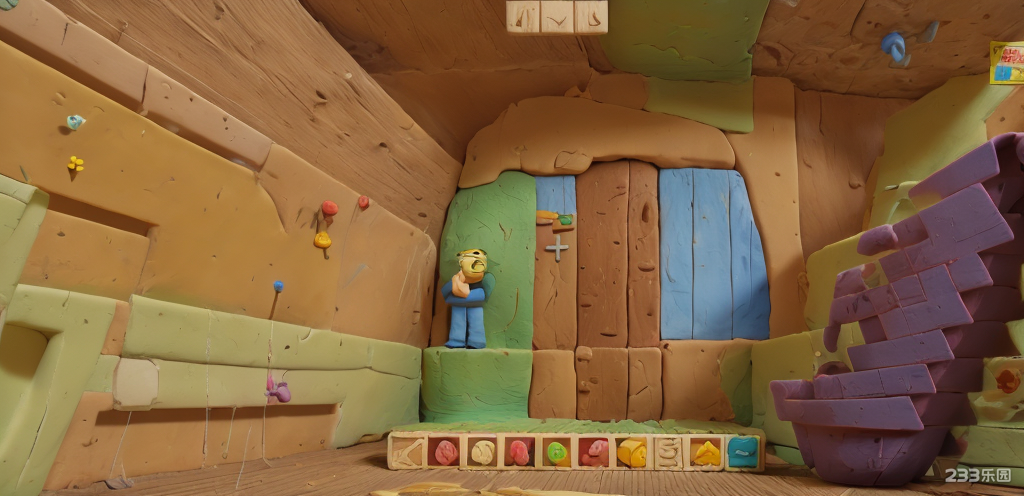Select the cream-white clay blob slot

click(482, 453)
